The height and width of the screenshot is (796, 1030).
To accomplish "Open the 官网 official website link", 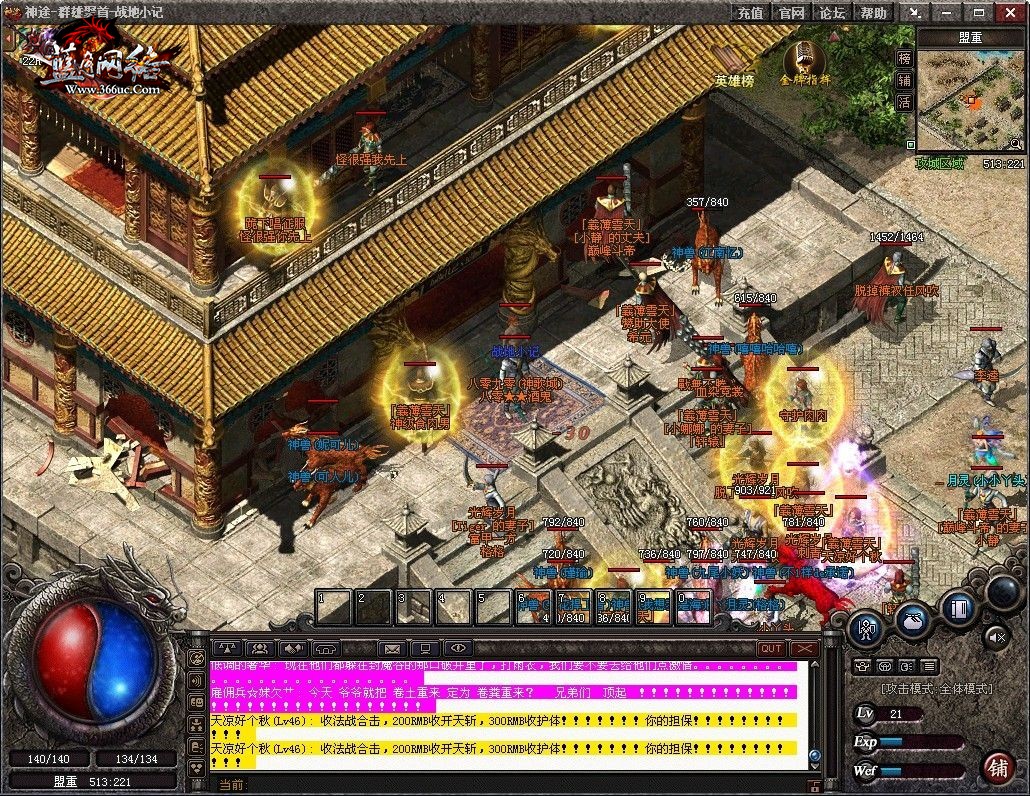I will coord(791,13).
